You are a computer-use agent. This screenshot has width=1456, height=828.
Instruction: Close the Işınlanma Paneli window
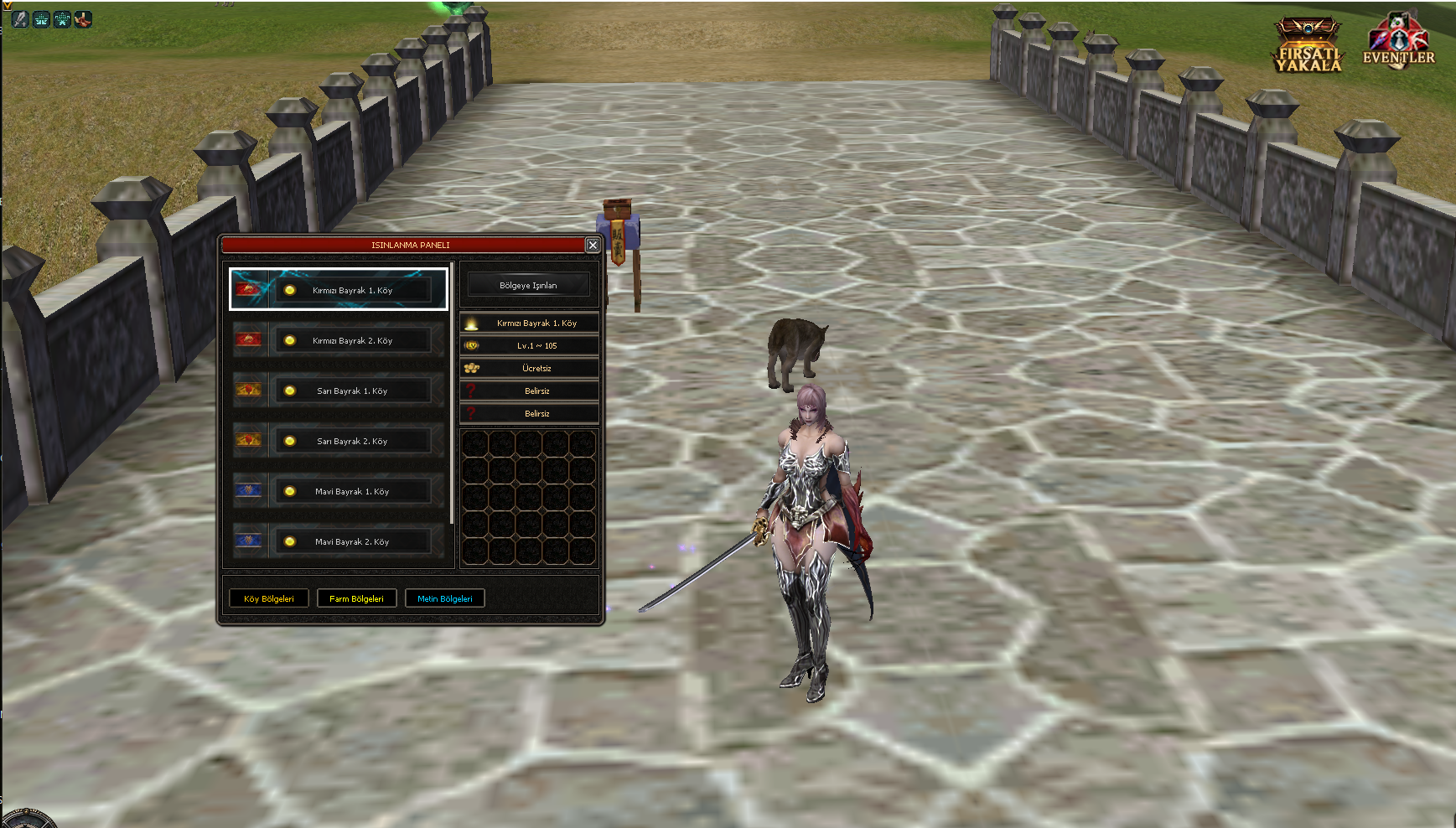point(593,245)
